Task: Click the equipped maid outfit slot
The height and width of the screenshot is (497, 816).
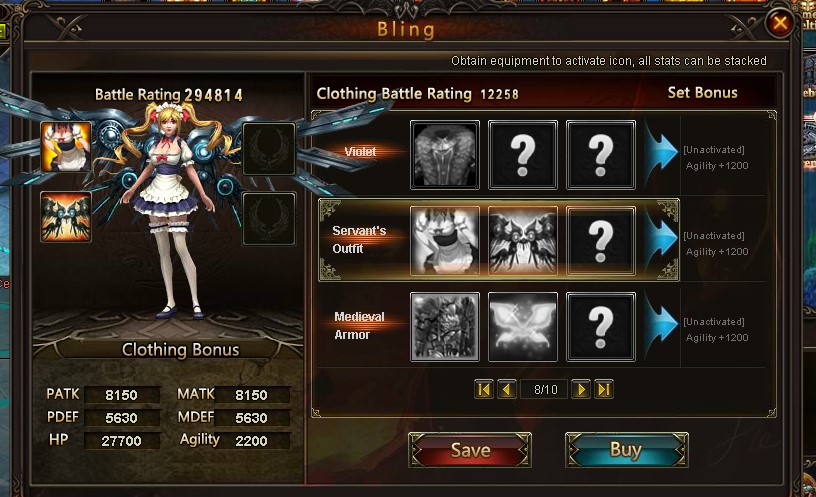Action: coord(66,147)
